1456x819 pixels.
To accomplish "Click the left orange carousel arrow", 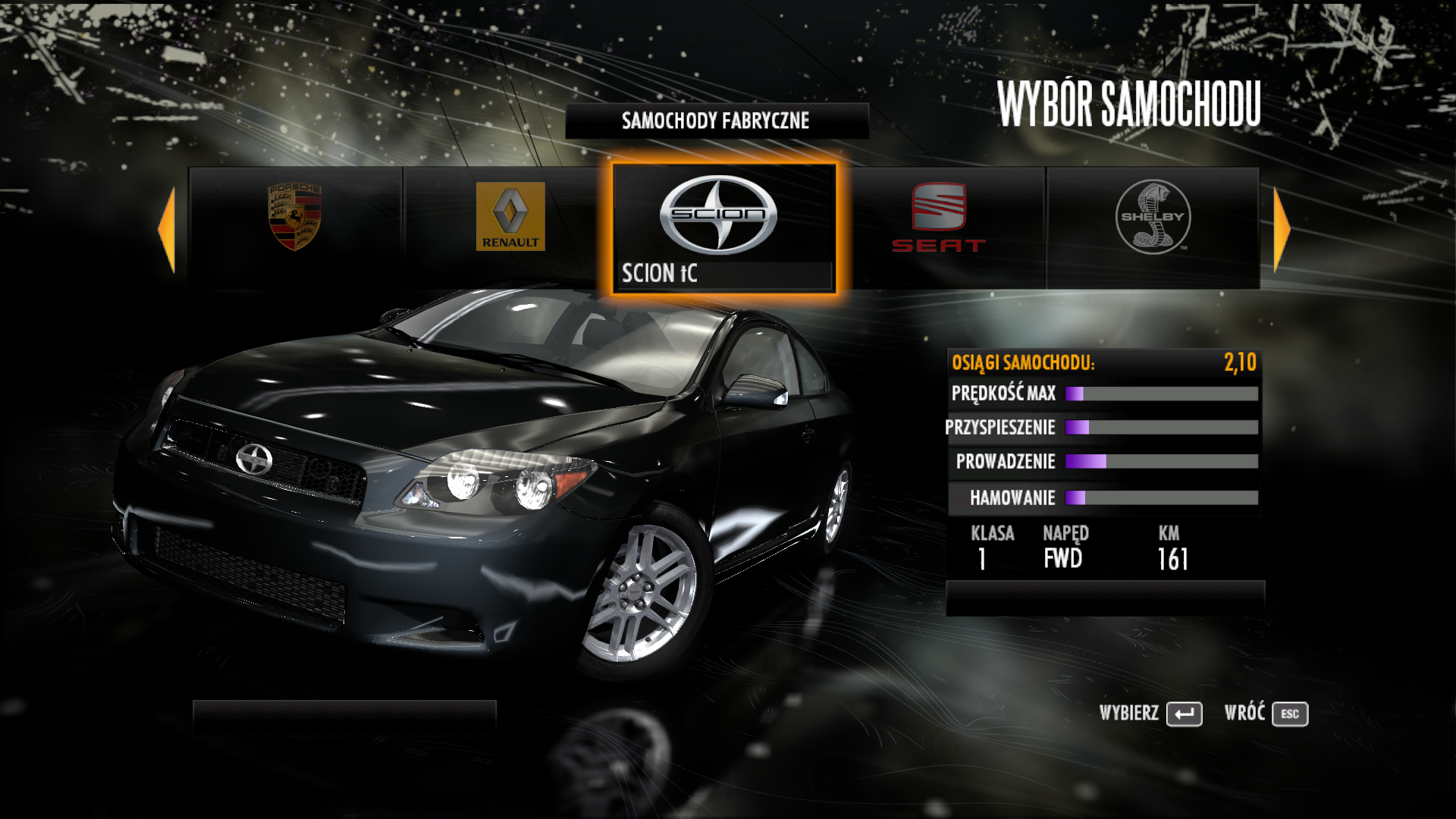I will coord(167,228).
